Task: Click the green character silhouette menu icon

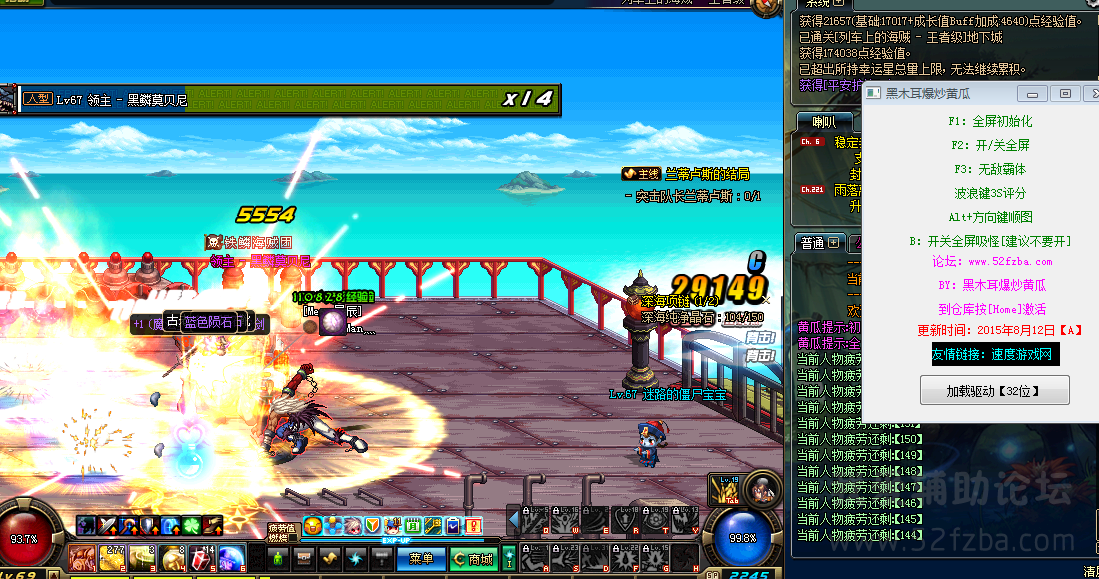Action: [x=277, y=558]
